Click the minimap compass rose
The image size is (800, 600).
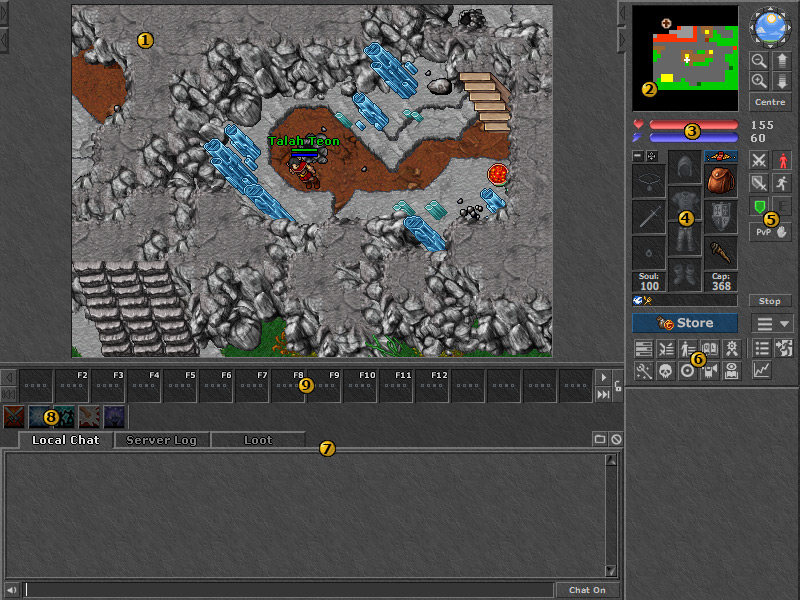pos(770,28)
